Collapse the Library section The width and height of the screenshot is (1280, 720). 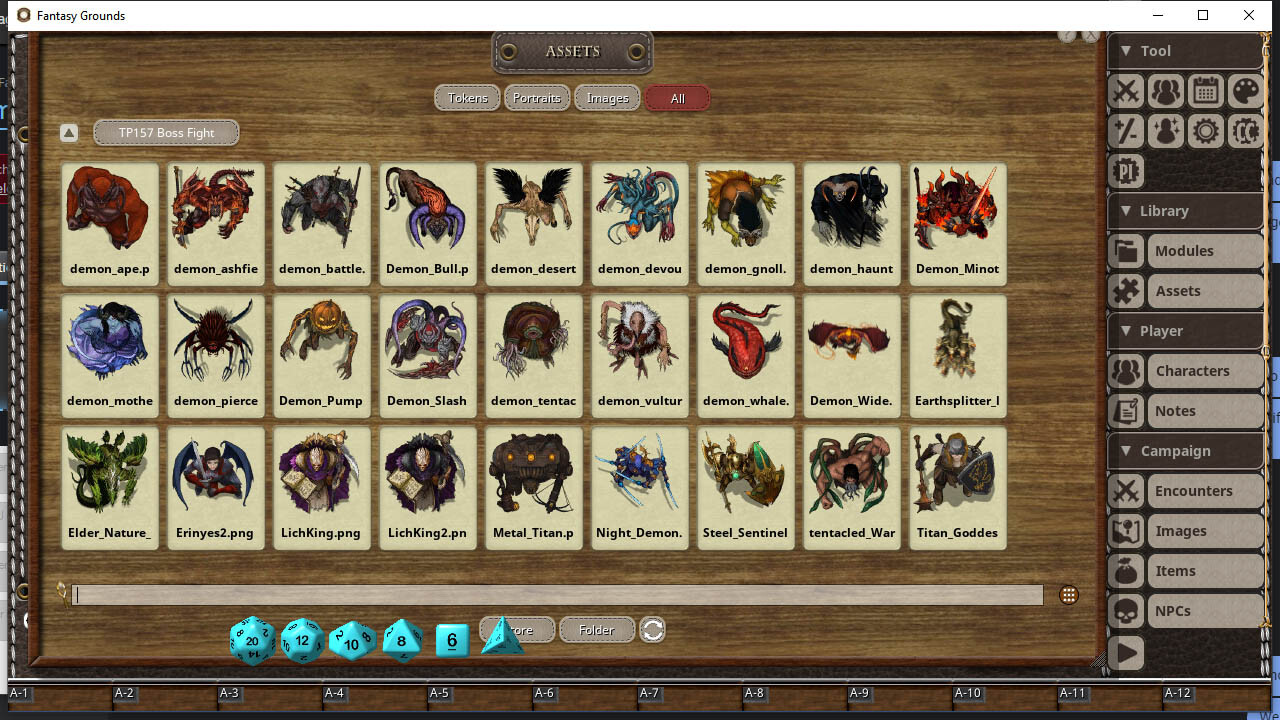[x=1125, y=211]
